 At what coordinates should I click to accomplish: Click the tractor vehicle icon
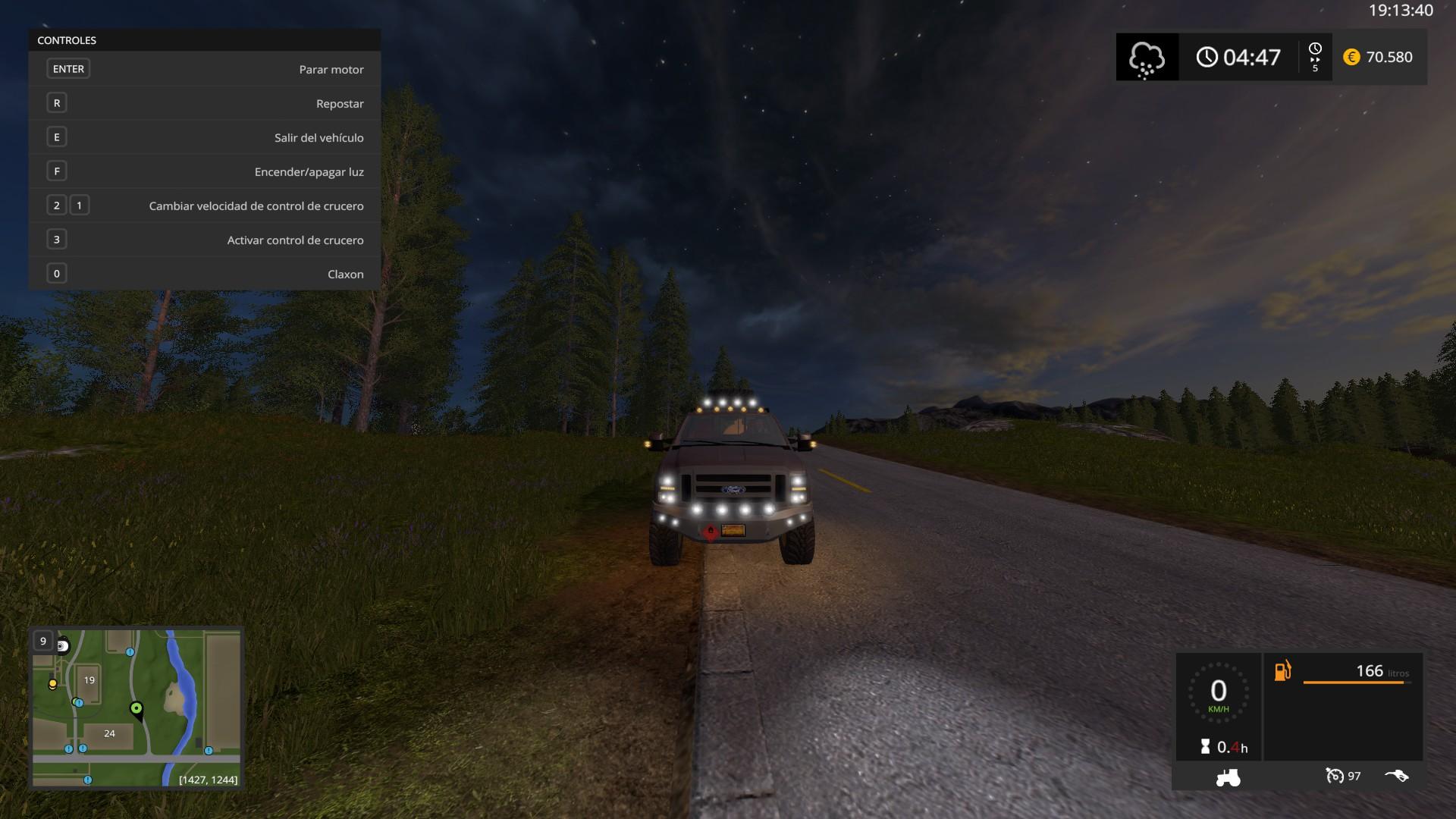pyautogui.click(x=1228, y=777)
